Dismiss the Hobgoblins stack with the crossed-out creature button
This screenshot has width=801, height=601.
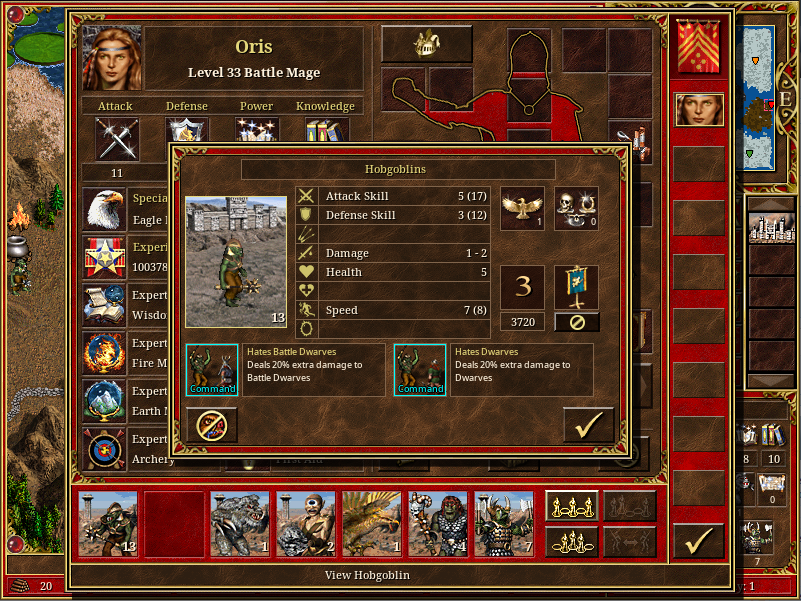(x=211, y=425)
